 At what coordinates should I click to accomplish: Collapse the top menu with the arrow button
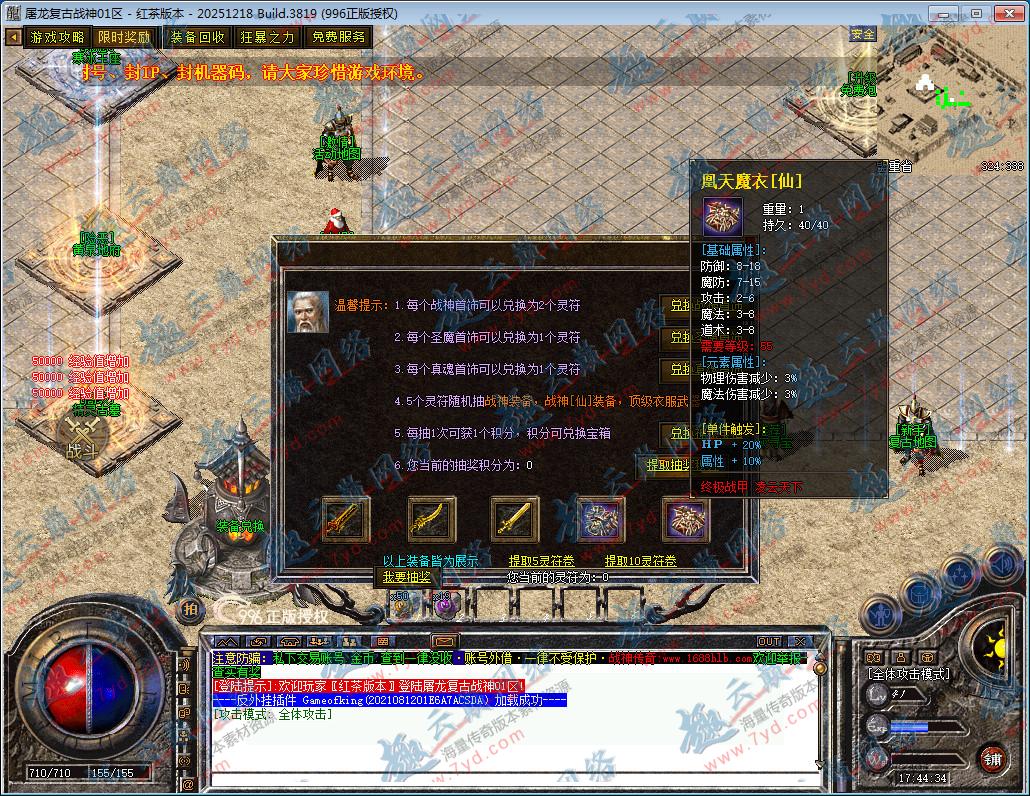(13, 37)
